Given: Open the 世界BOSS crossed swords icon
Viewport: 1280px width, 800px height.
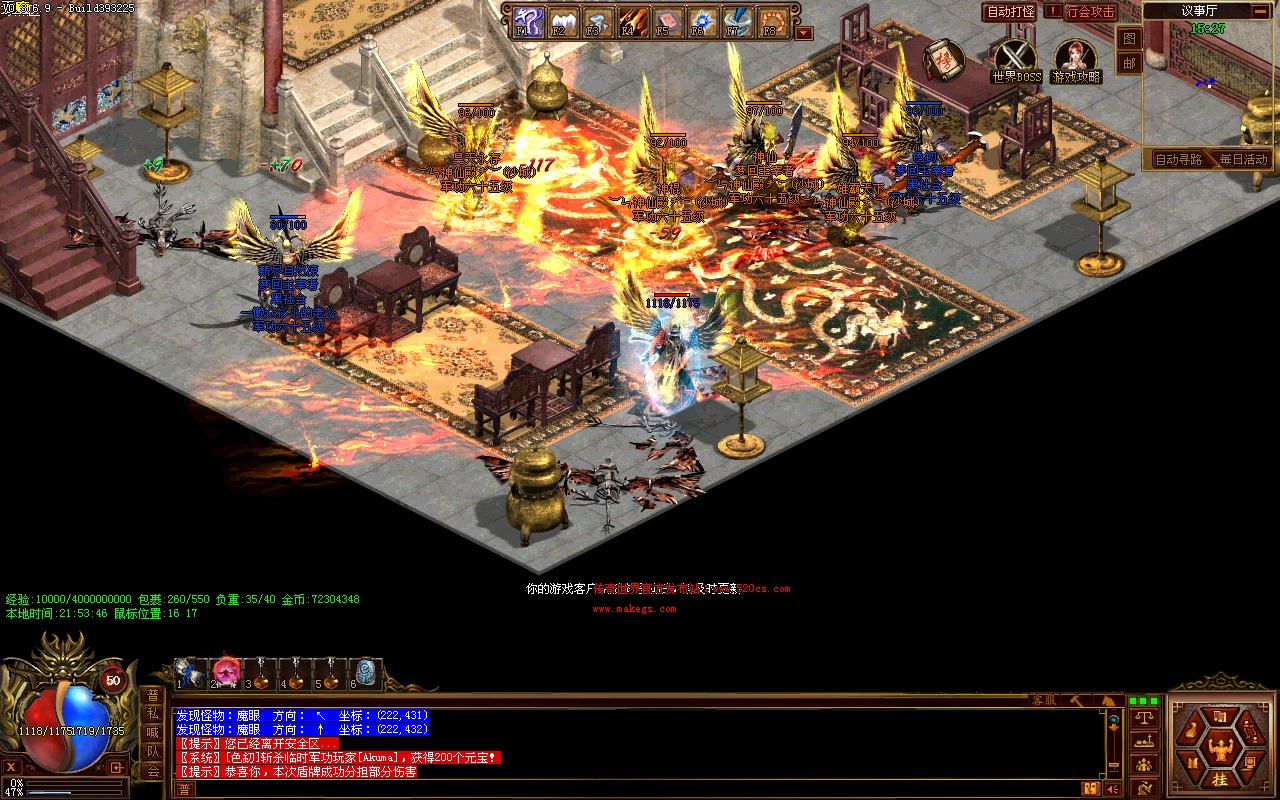Looking at the screenshot, I should coord(1016,57).
